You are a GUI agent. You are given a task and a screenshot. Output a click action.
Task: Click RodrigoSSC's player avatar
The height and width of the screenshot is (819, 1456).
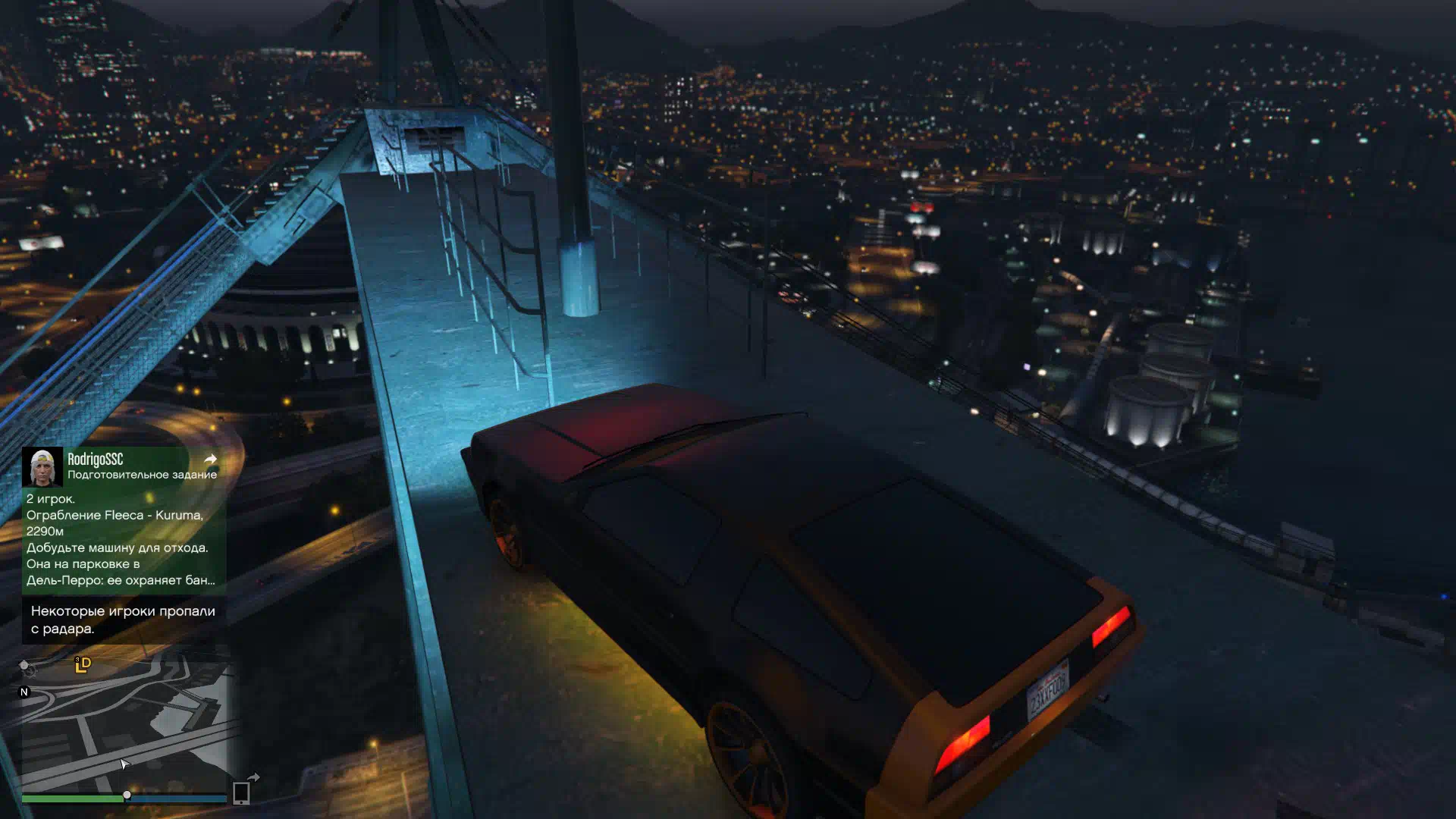[42, 466]
